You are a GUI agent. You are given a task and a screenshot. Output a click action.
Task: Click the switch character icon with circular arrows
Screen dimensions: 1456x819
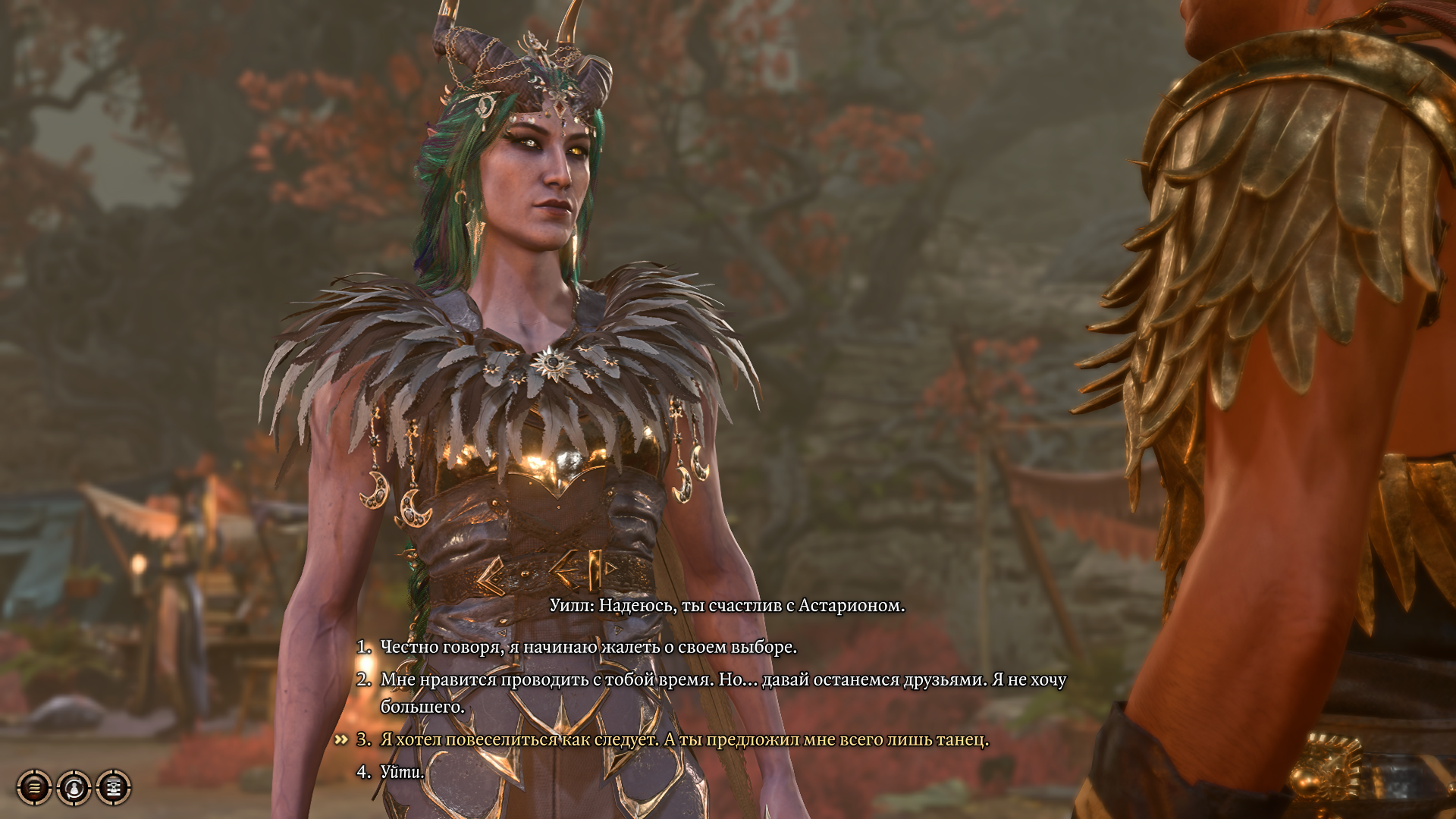74,787
